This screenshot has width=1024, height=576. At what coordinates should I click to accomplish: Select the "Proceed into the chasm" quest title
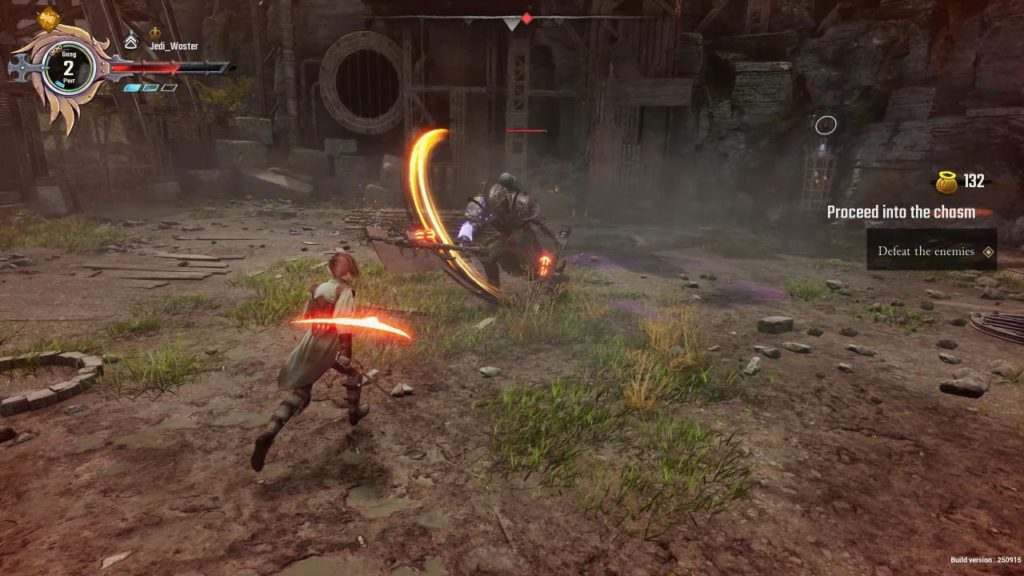pos(900,212)
